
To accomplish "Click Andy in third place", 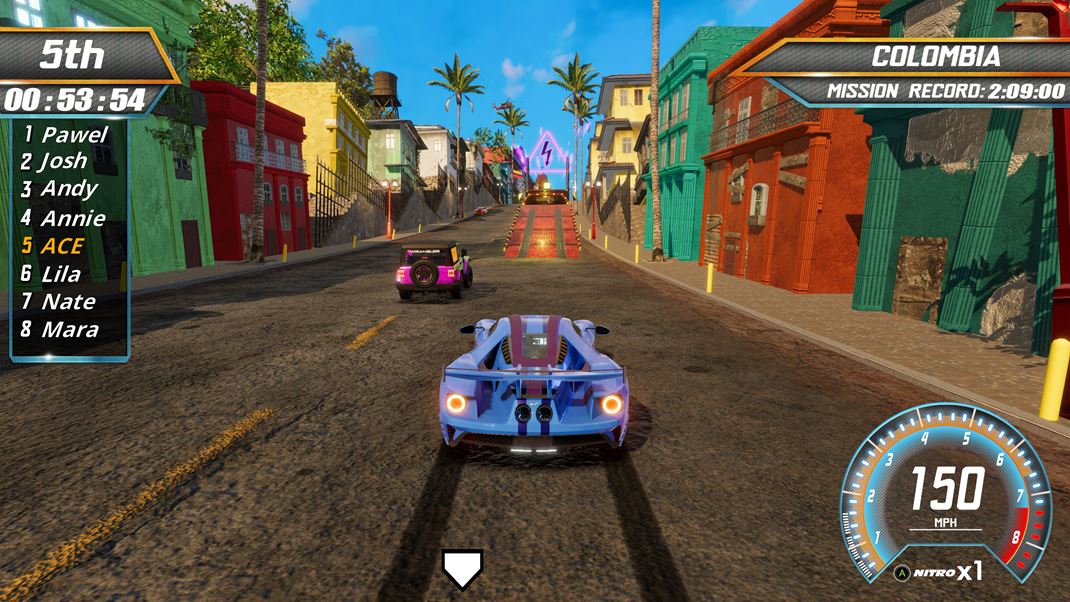I will (x=60, y=189).
